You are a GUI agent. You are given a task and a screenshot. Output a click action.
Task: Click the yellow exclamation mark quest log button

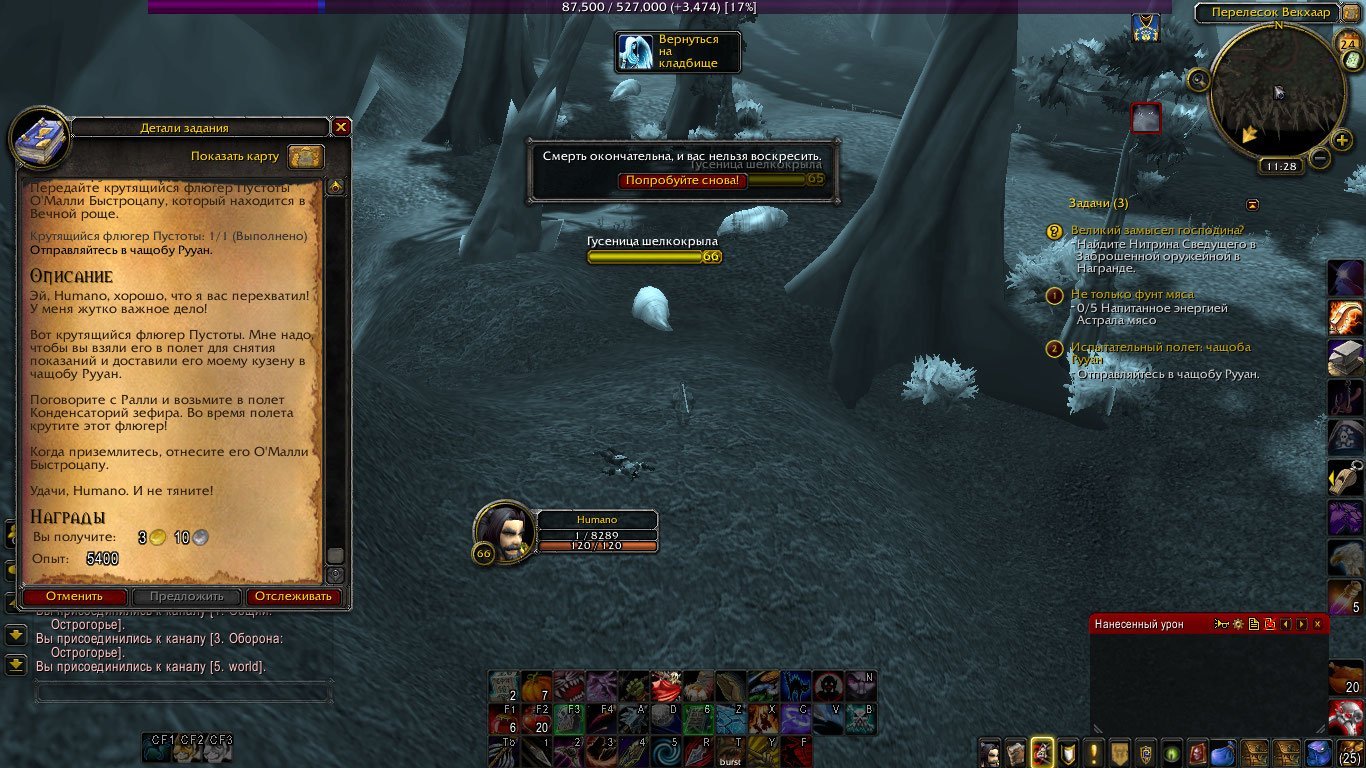coord(1095,752)
